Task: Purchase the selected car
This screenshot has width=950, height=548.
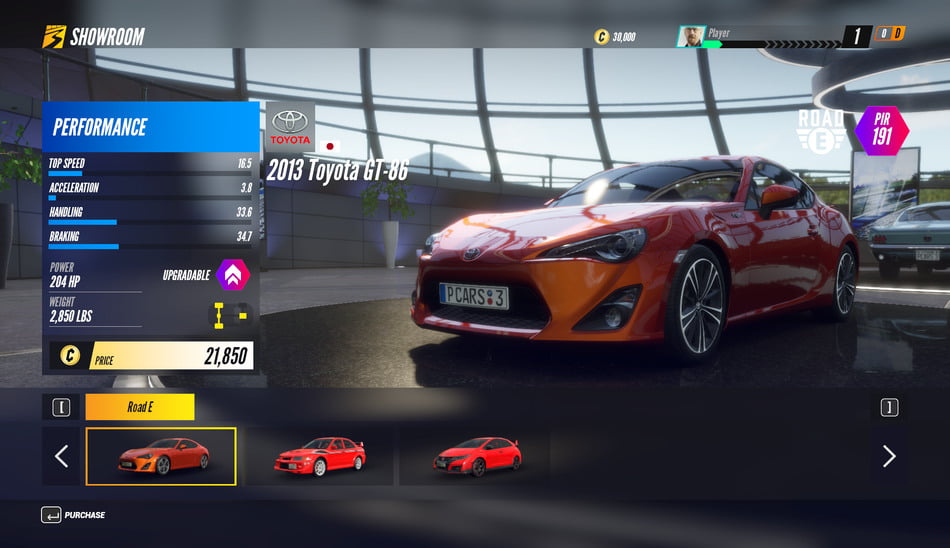Action: (x=73, y=515)
